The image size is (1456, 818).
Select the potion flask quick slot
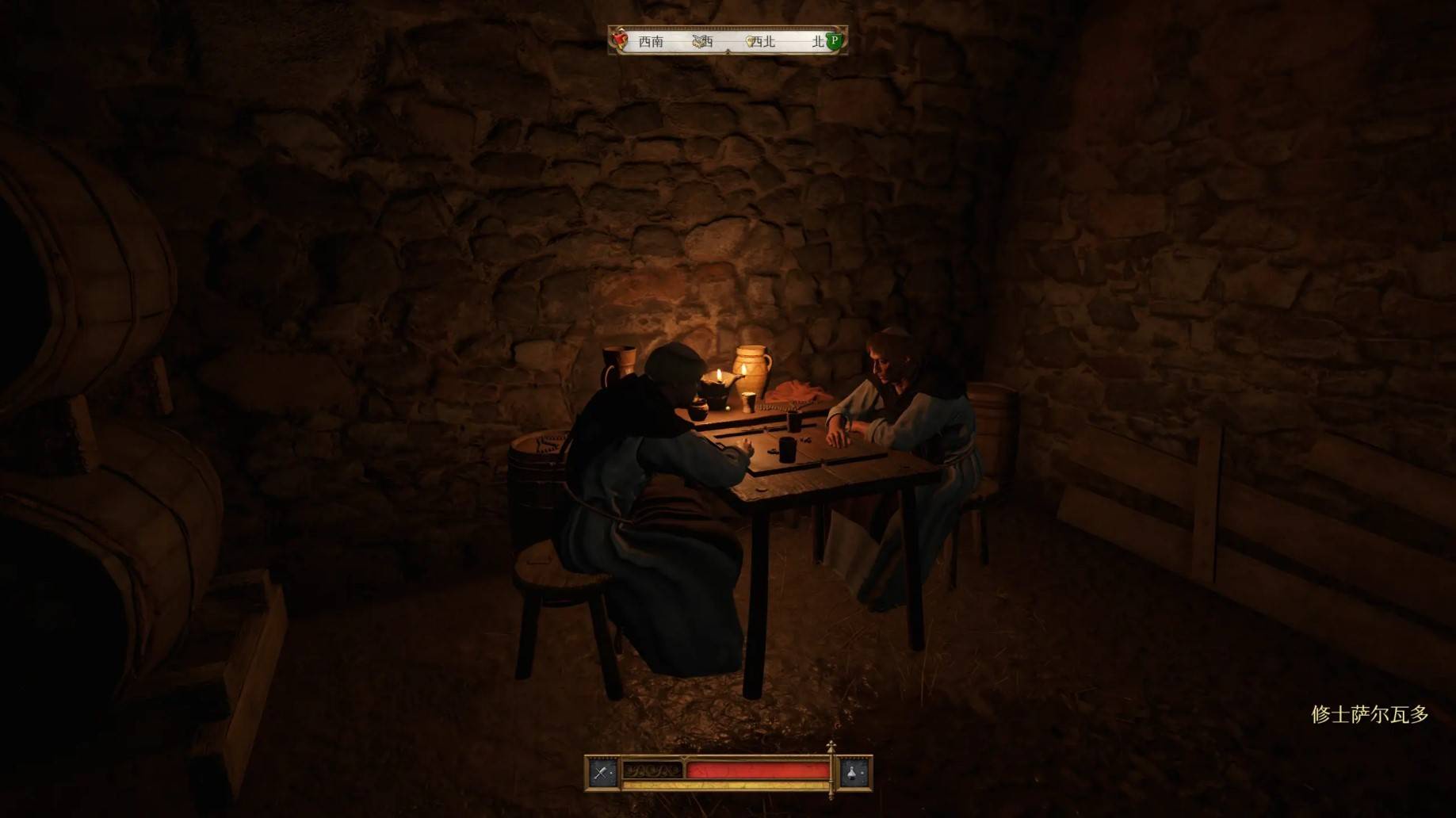click(854, 772)
